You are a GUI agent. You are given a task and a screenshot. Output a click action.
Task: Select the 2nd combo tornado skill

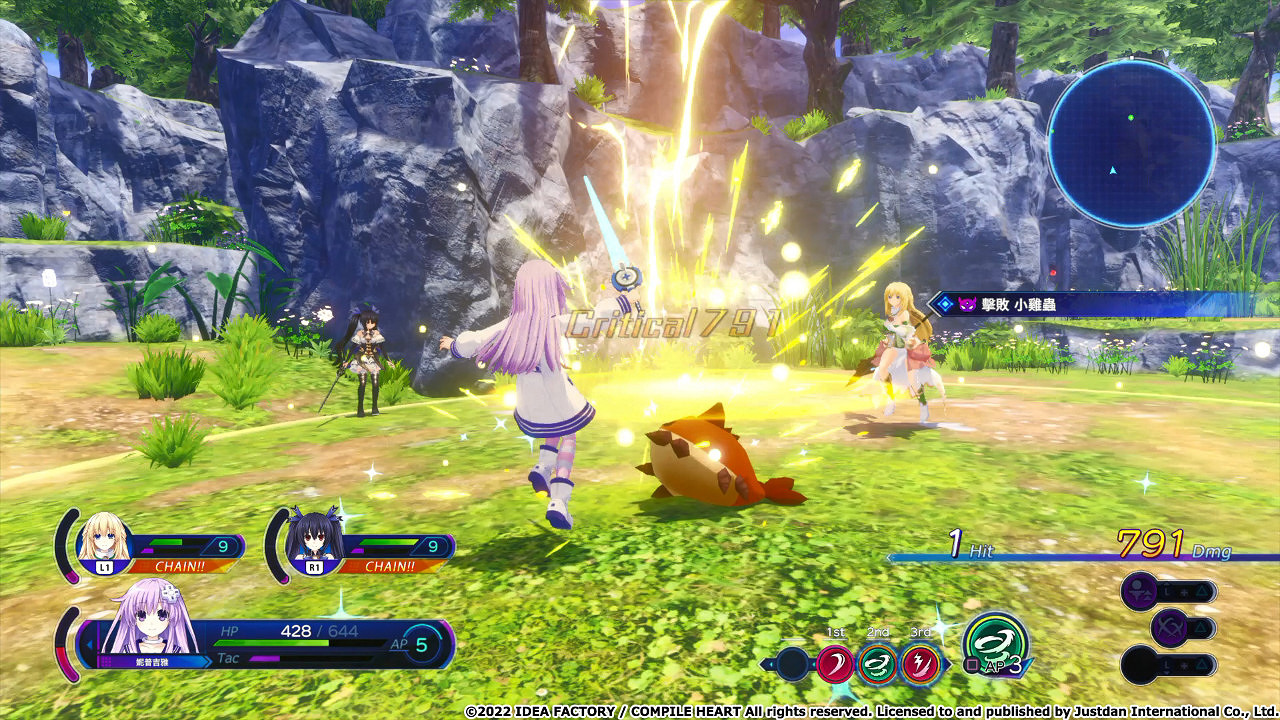pos(877,663)
